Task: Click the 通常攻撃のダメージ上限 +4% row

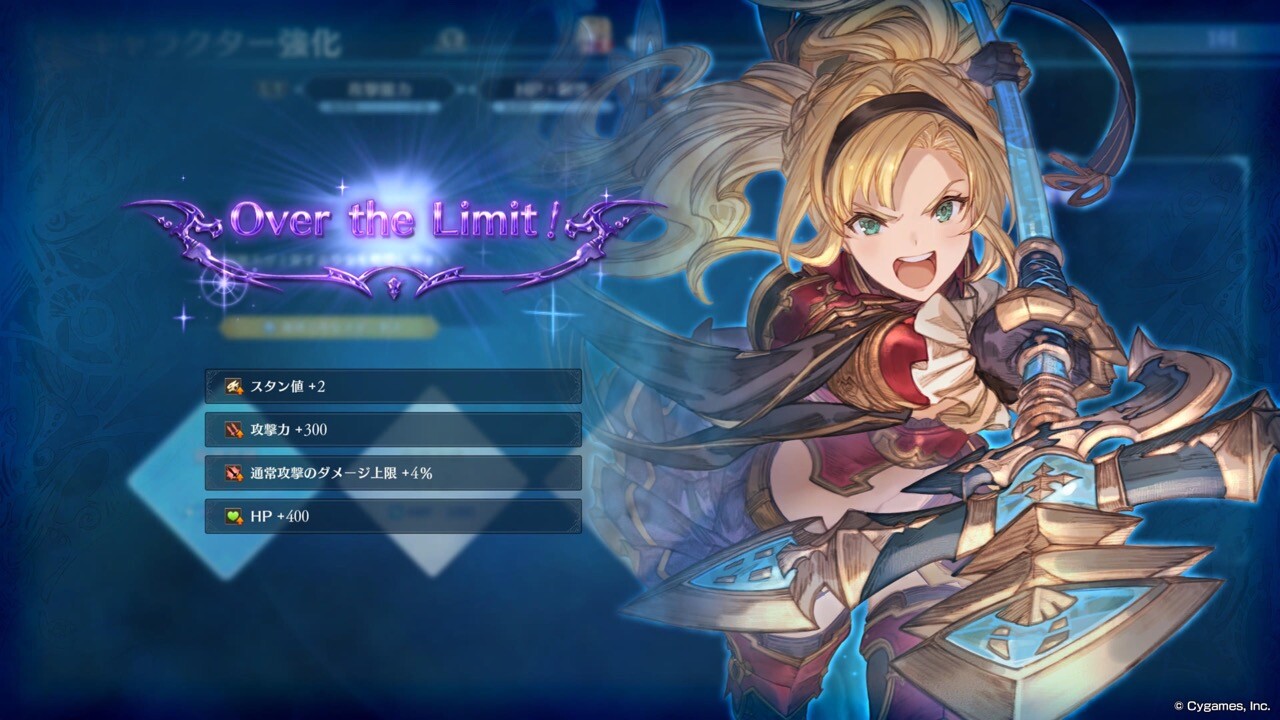Action: [x=393, y=473]
